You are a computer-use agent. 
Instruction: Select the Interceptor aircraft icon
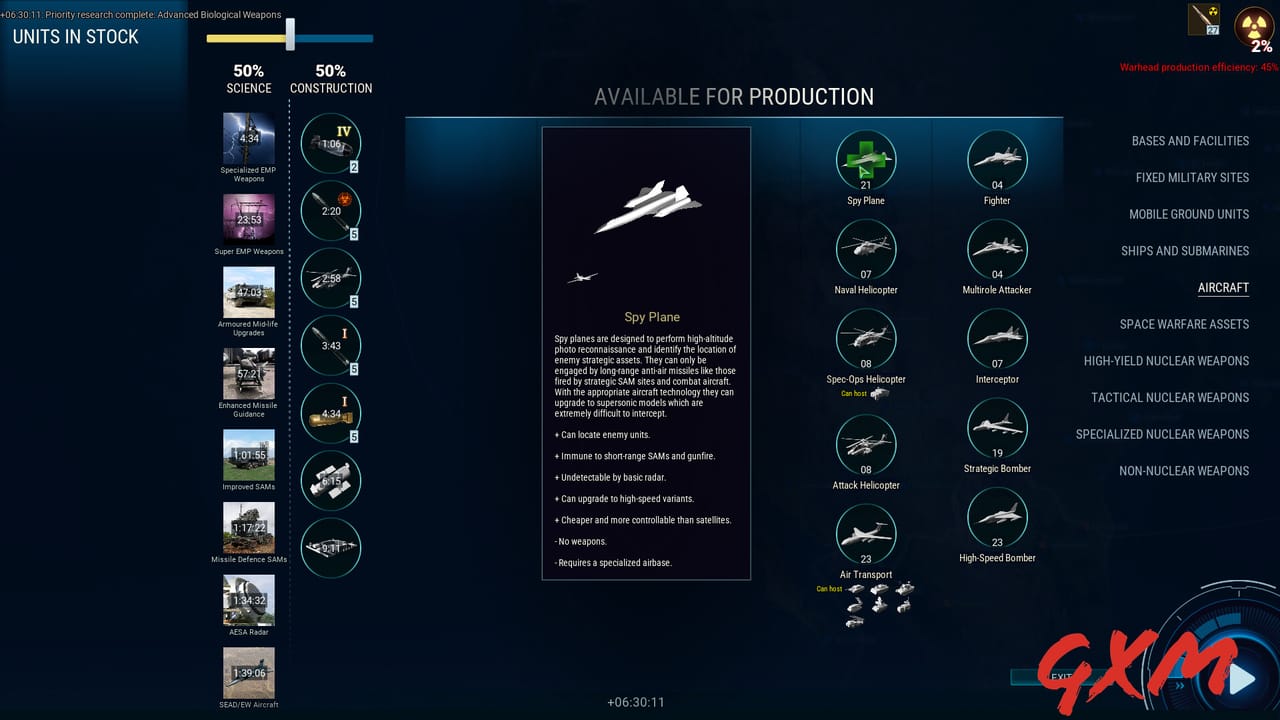997,339
